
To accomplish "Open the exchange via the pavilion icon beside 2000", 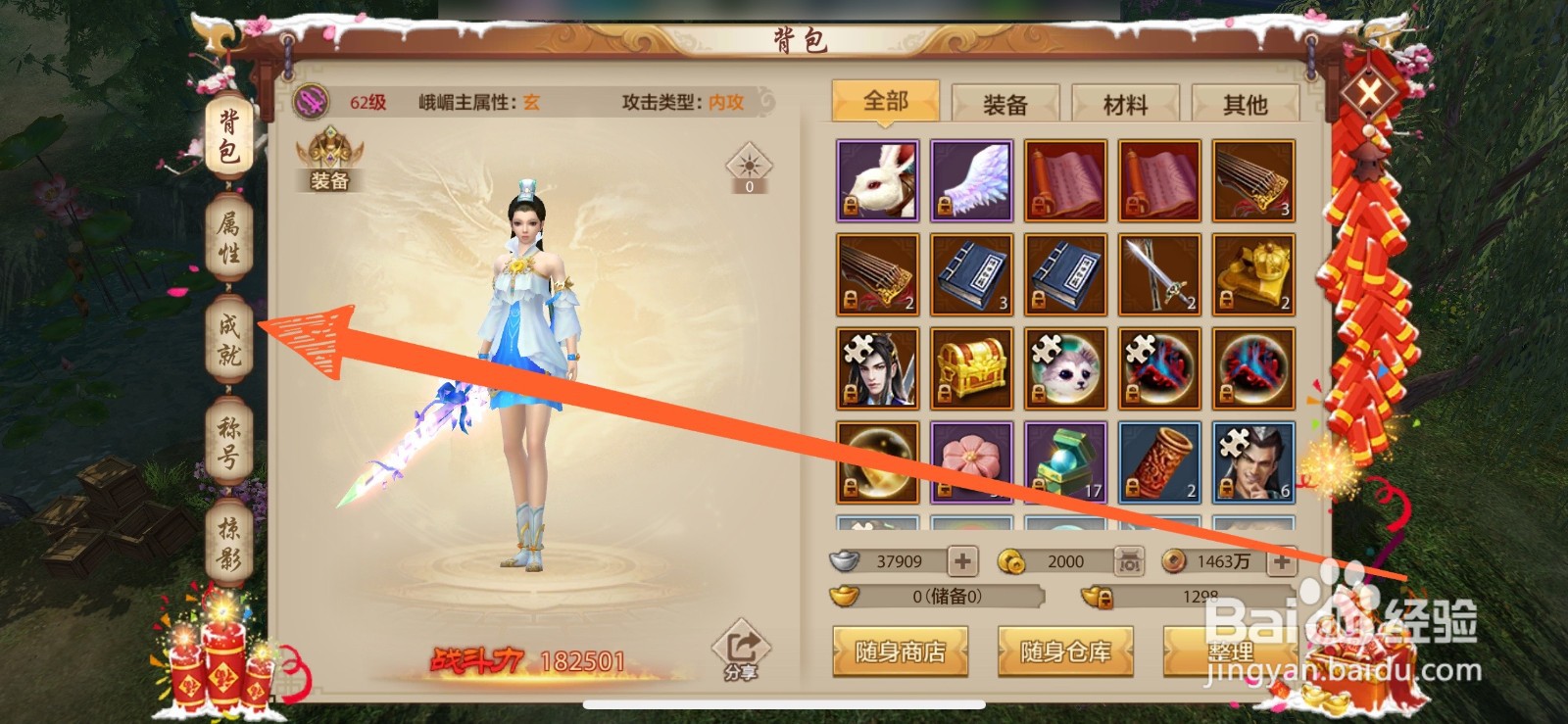I will coord(1128,560).
